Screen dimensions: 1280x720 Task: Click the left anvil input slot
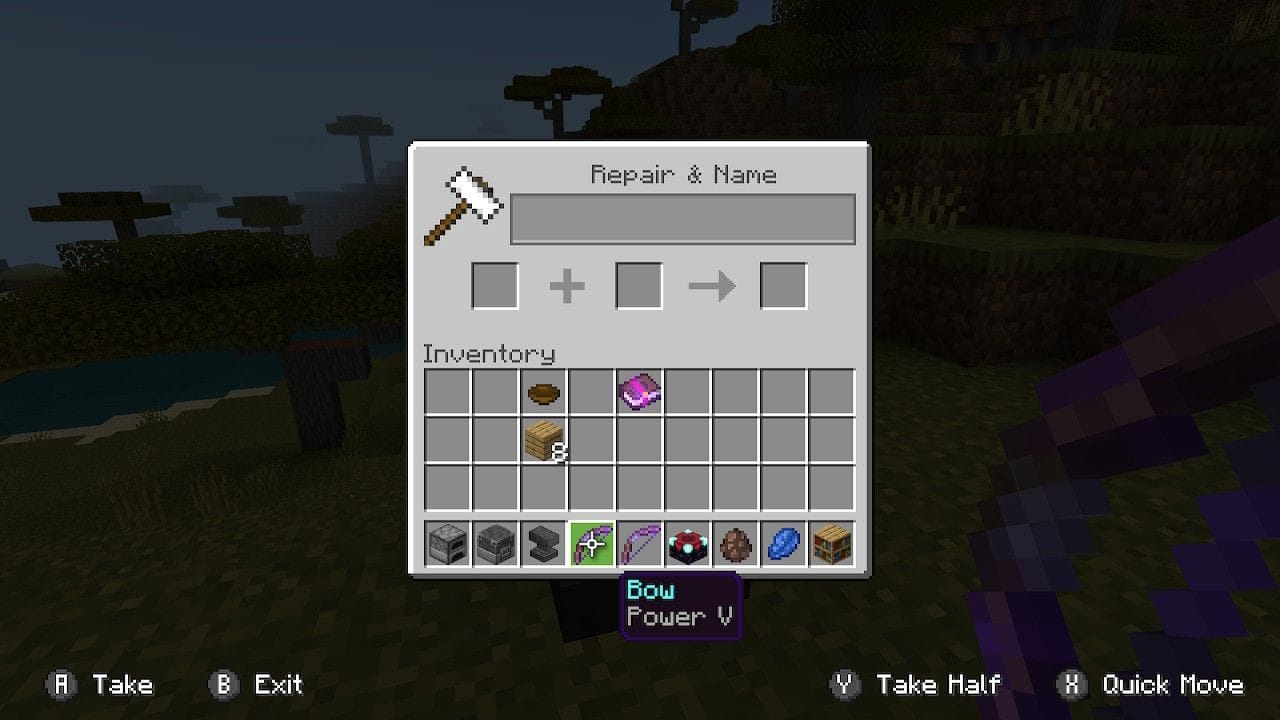pyautogui.click(x=493, y=285)
